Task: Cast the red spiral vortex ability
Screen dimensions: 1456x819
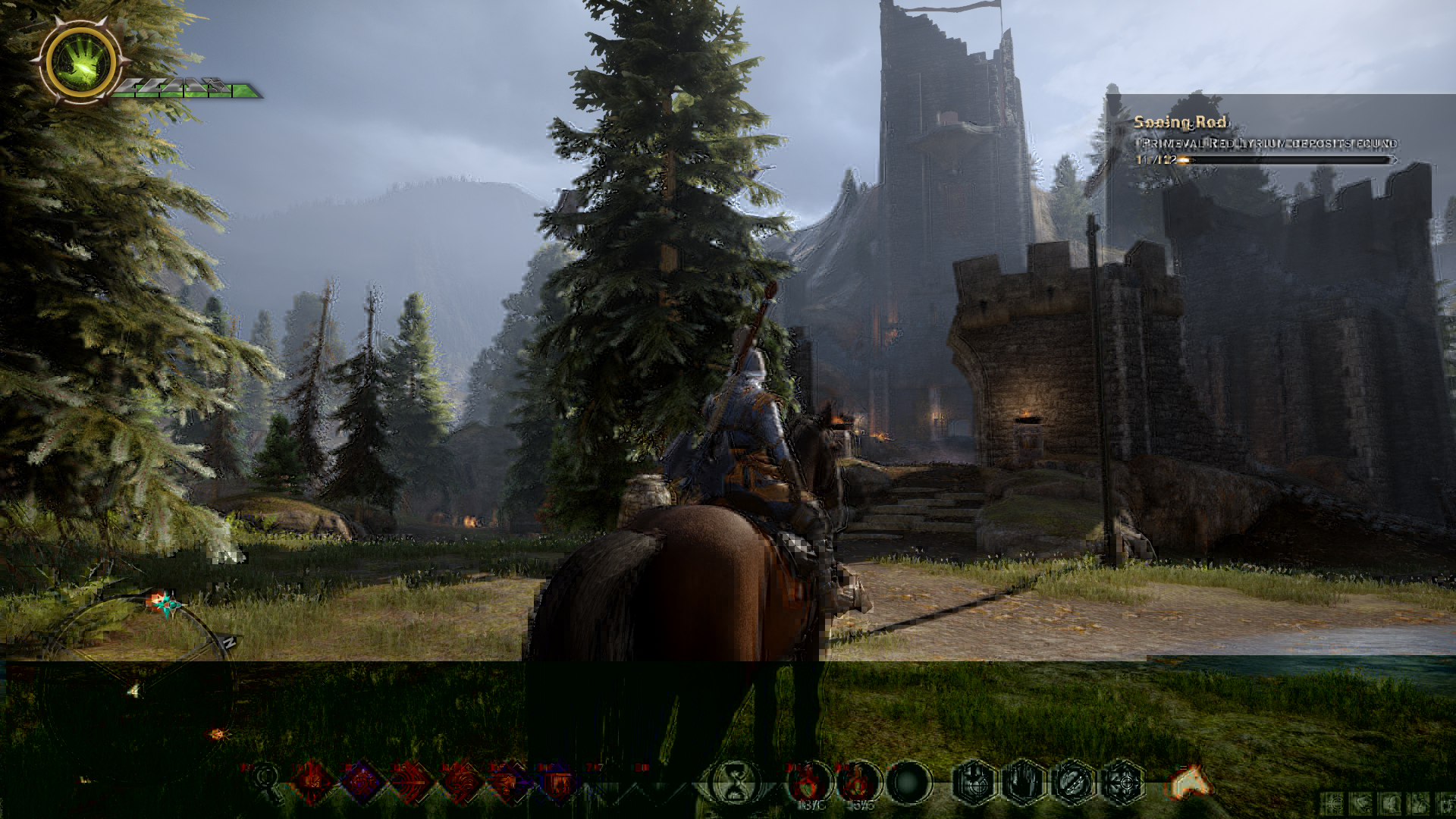Action: [x=460, y=781]
